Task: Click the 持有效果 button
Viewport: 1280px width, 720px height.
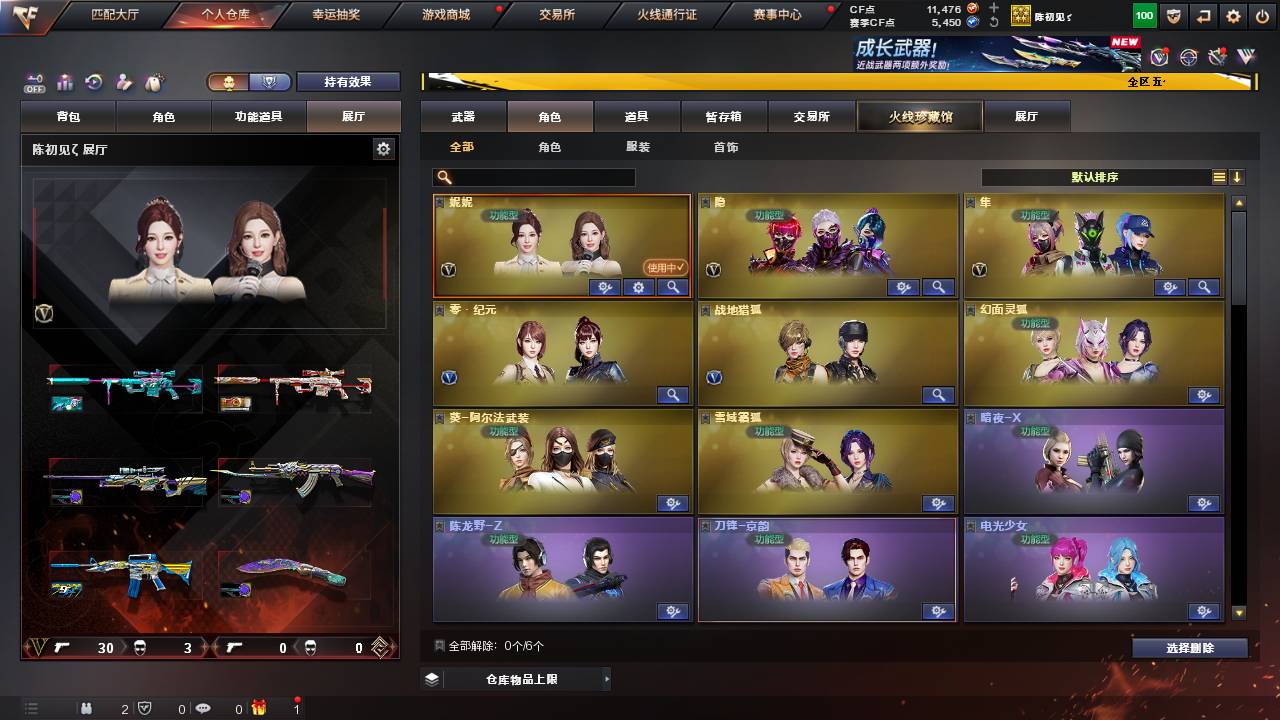Action: [348, 82]
